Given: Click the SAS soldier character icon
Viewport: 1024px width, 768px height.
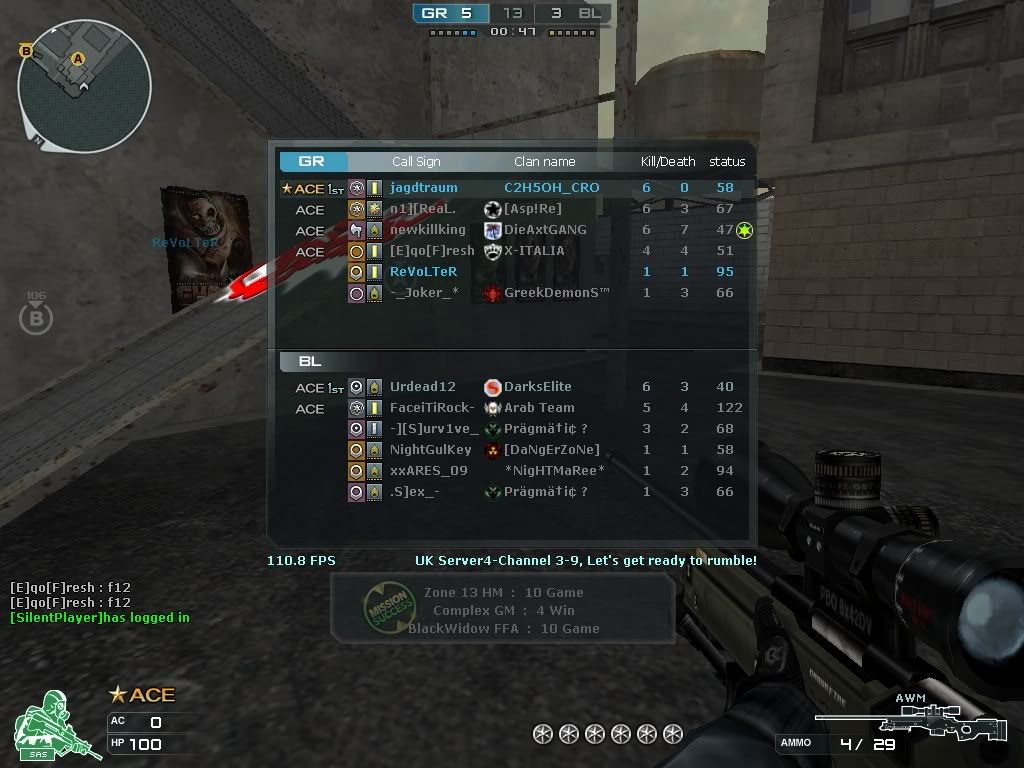Looking at the screenshot, I should 56,724.
